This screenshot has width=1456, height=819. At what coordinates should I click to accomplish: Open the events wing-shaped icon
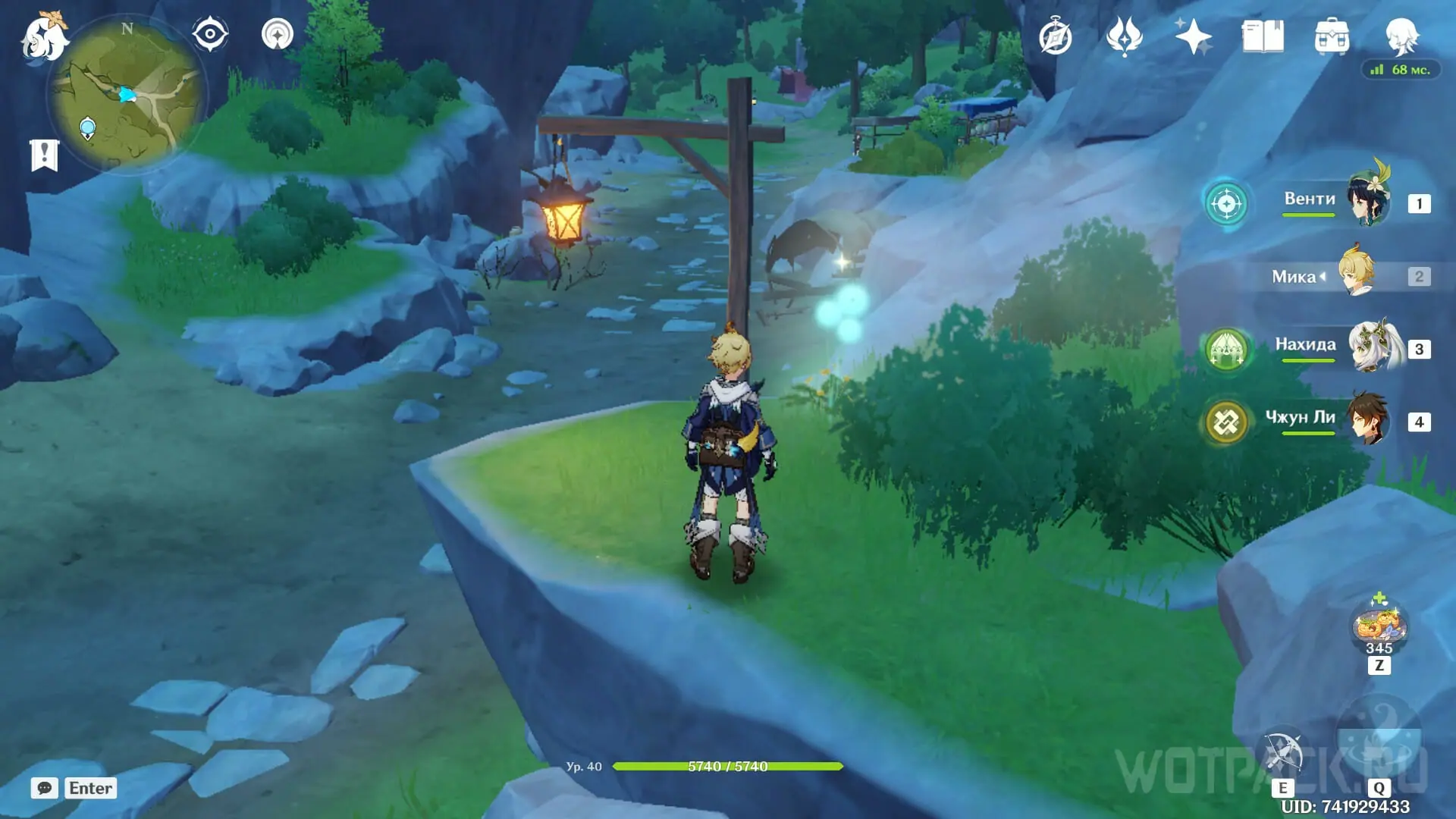pos(1124,36)
